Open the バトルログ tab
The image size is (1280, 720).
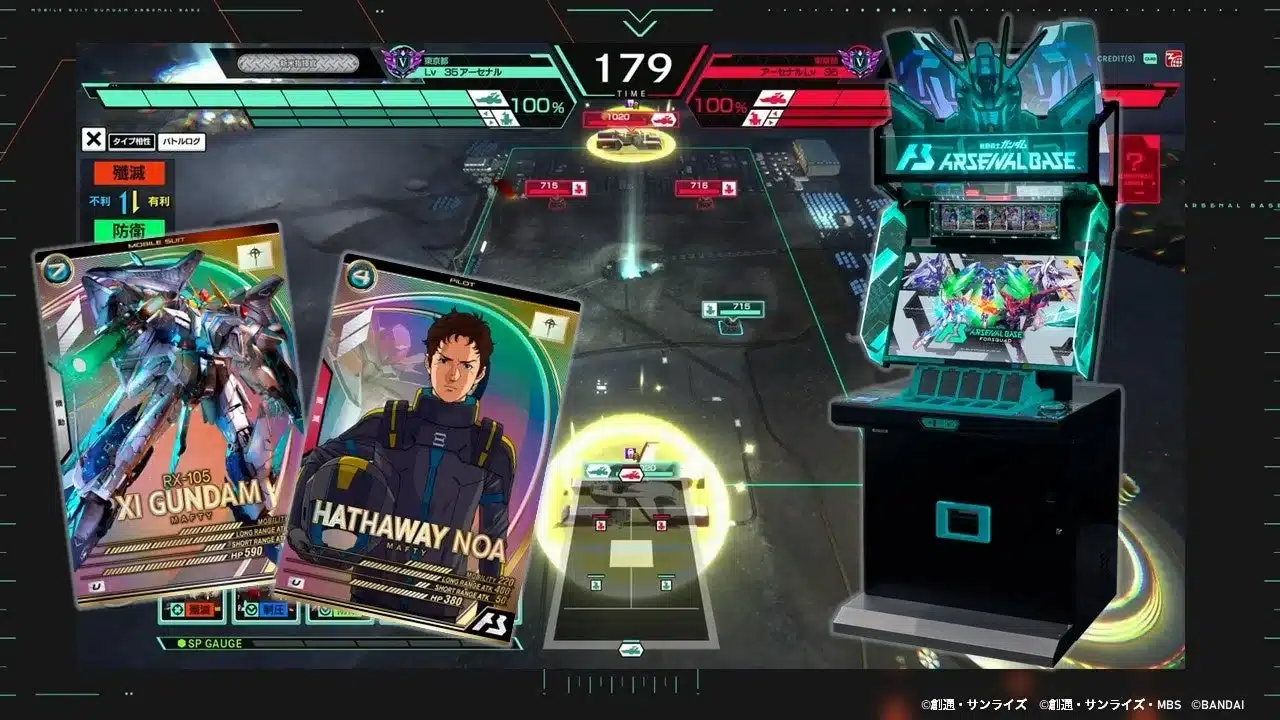point(182,141)
